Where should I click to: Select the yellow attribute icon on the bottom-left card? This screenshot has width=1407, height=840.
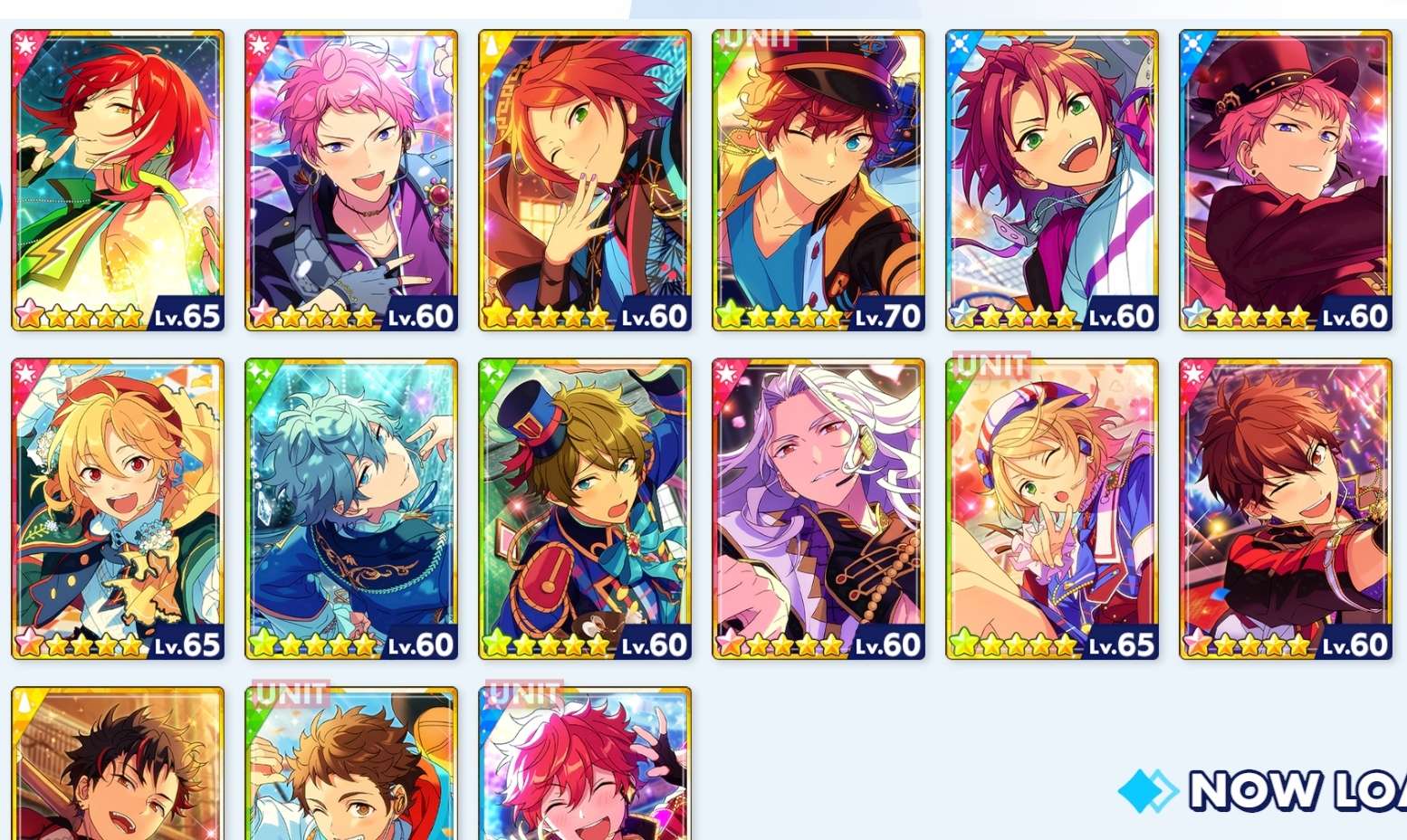pos(24,702)
